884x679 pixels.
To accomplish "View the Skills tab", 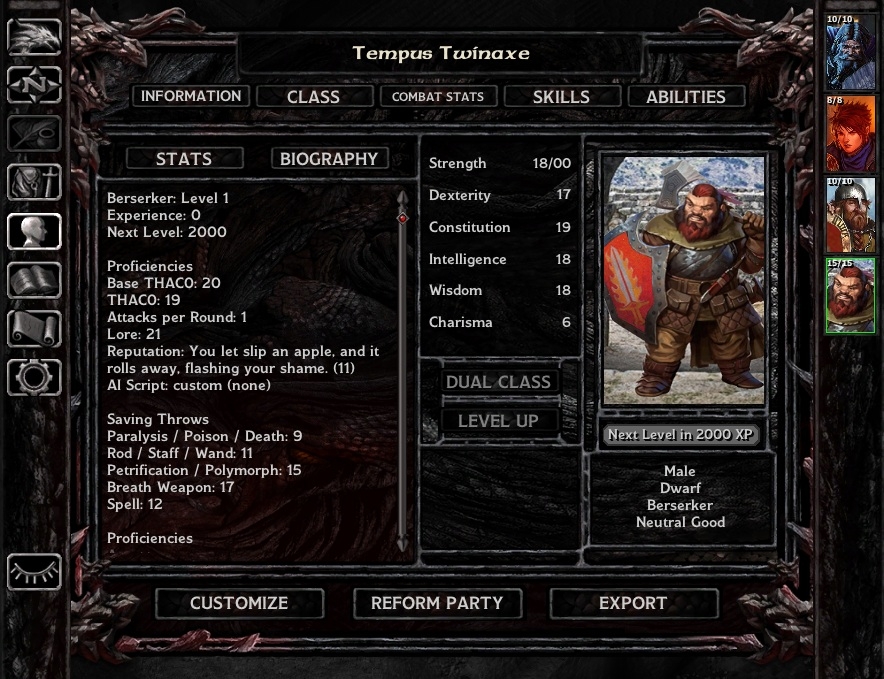I will [561, 96].
